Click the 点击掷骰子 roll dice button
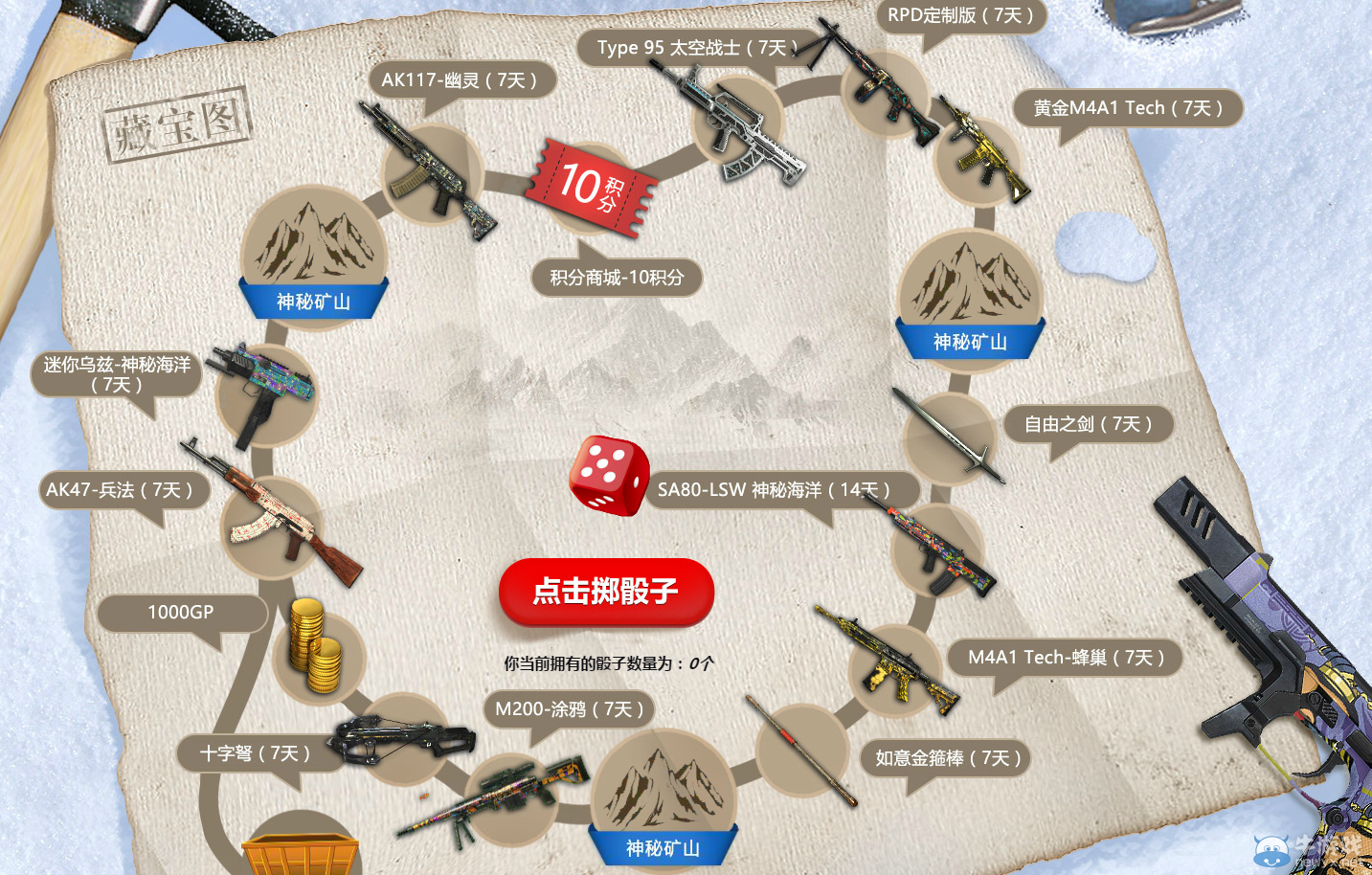Screen dimensions: 1372x875 pyautogui.click(x=605, y=592)
